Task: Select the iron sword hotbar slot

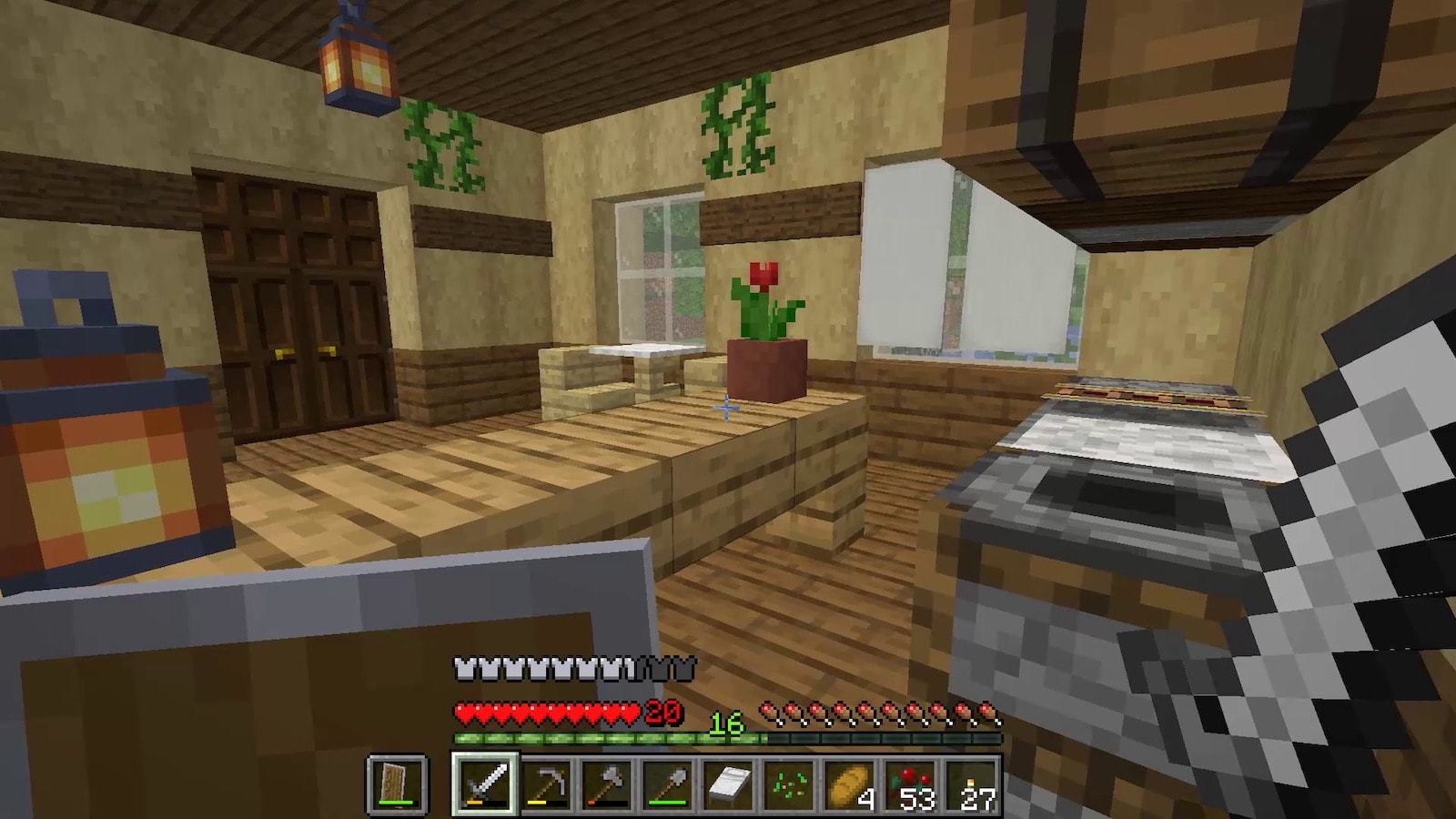Action: point(484,784)
